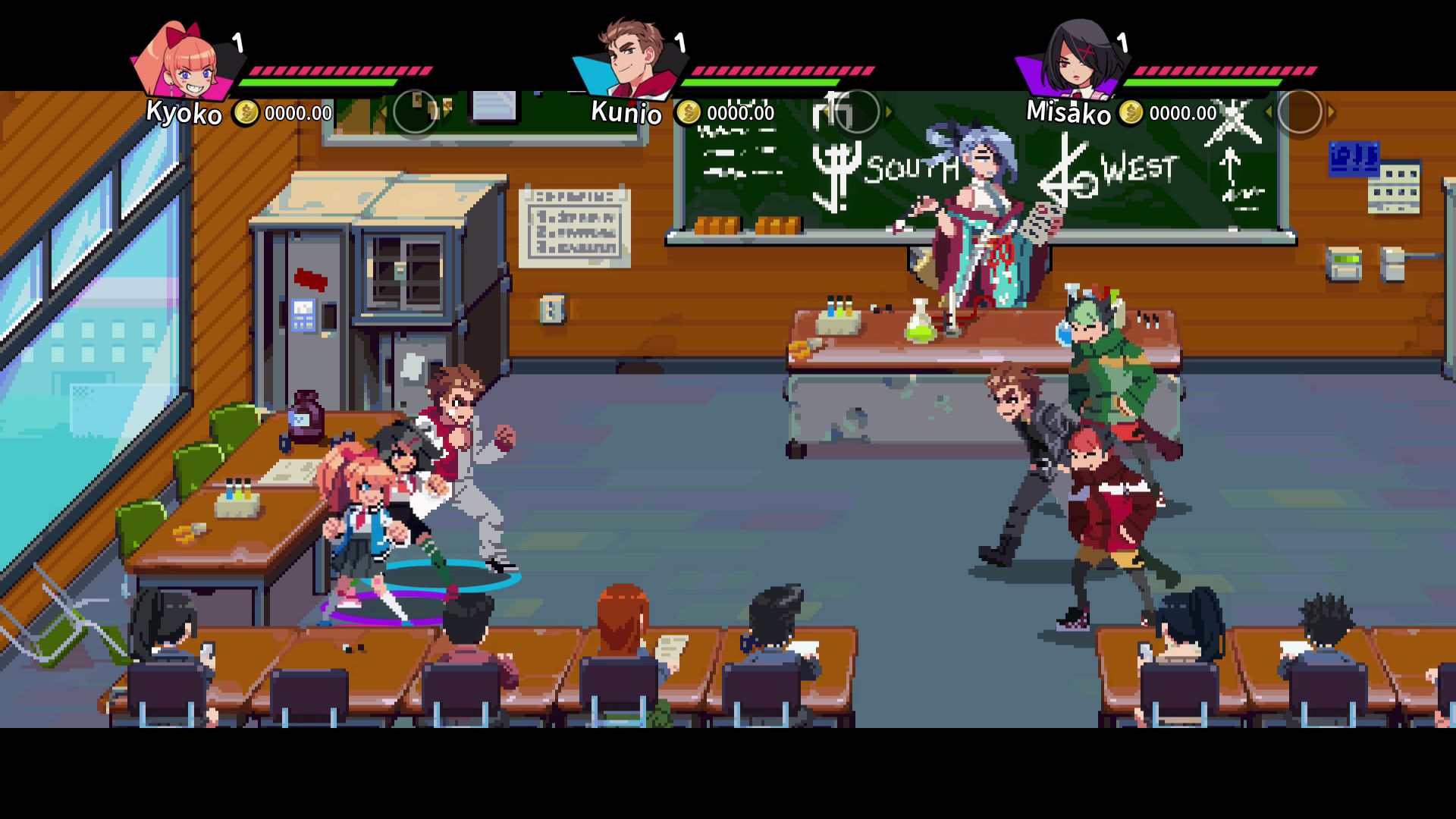1456x819 pixels.
Task: Click Misako's empty item slot circle
Action: coord(1299,112)
